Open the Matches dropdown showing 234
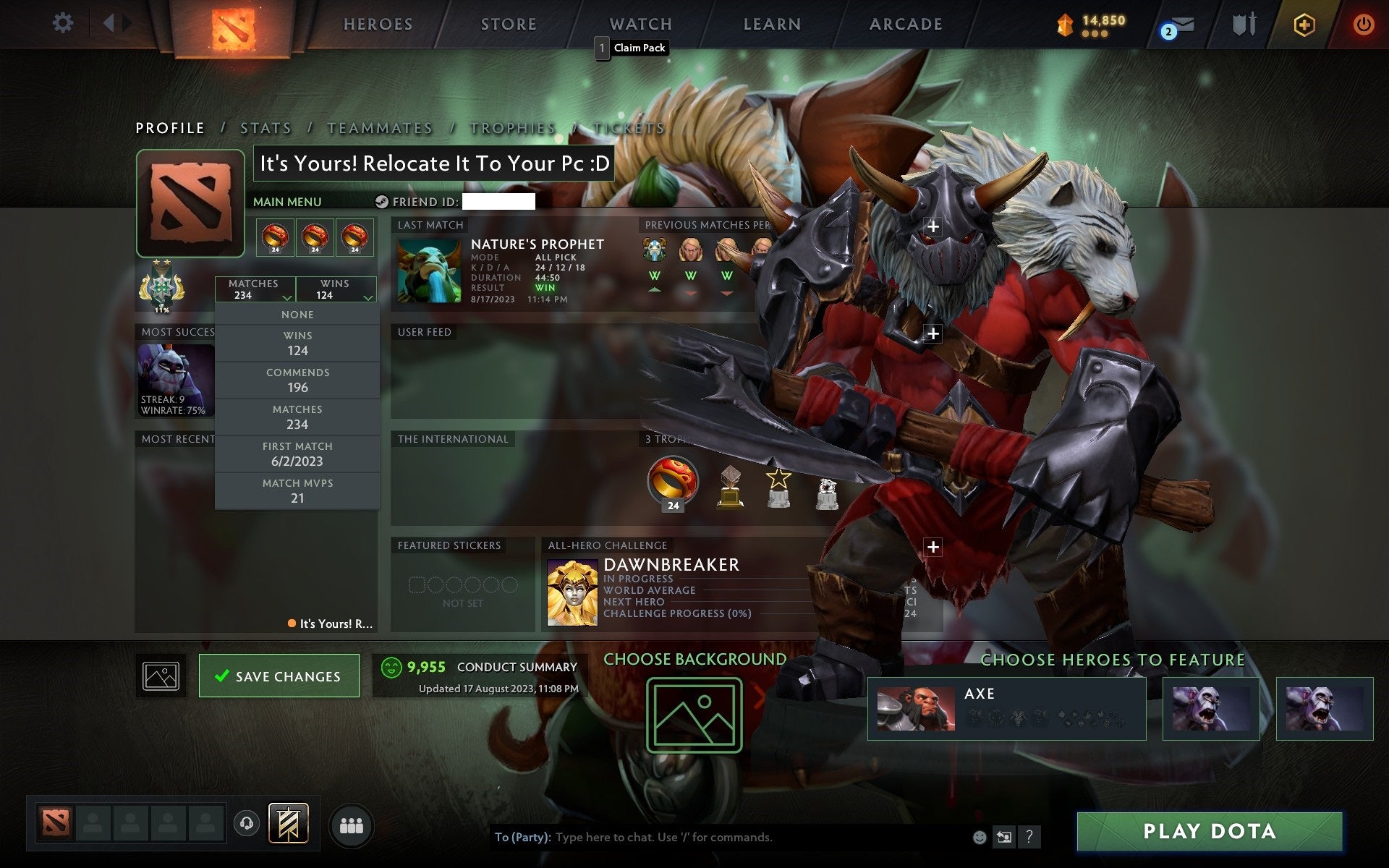Screen dimensions: 1389x868 [x=255, y=289]
